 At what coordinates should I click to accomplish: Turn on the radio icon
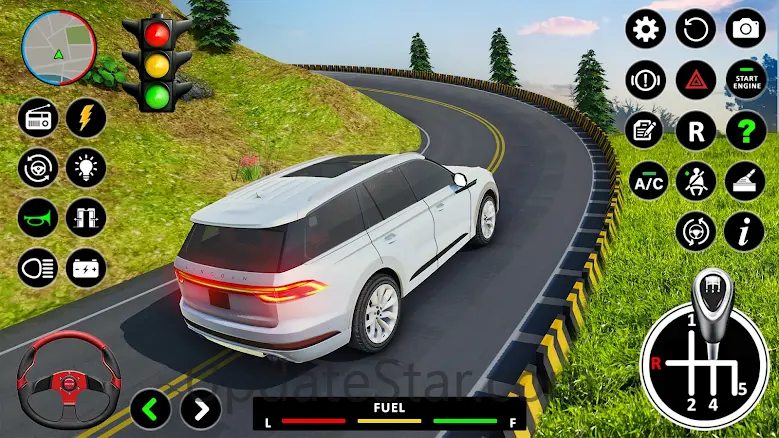click(x=37, y=118)
